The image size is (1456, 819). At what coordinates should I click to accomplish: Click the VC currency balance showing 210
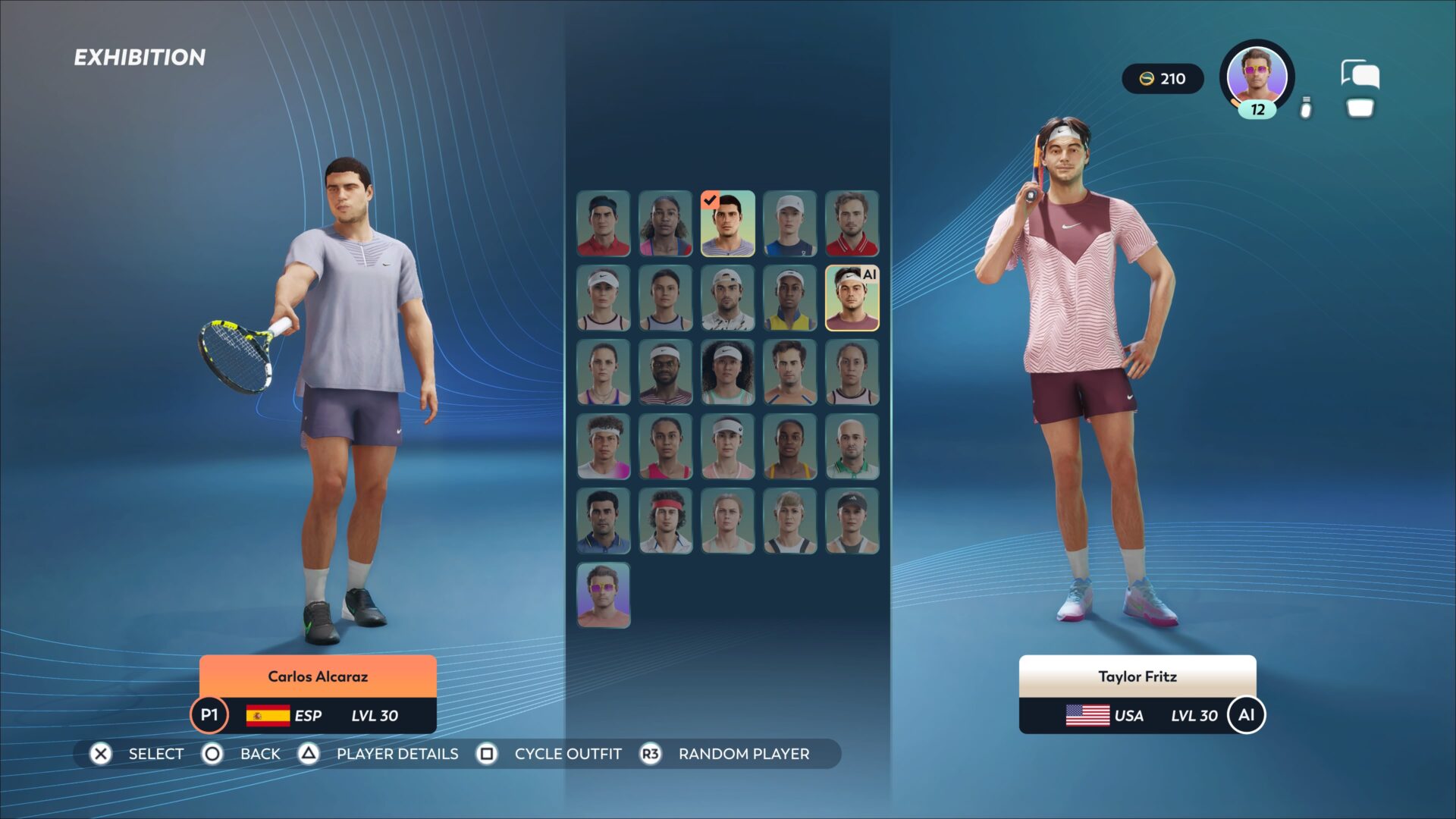[1162, 79]
